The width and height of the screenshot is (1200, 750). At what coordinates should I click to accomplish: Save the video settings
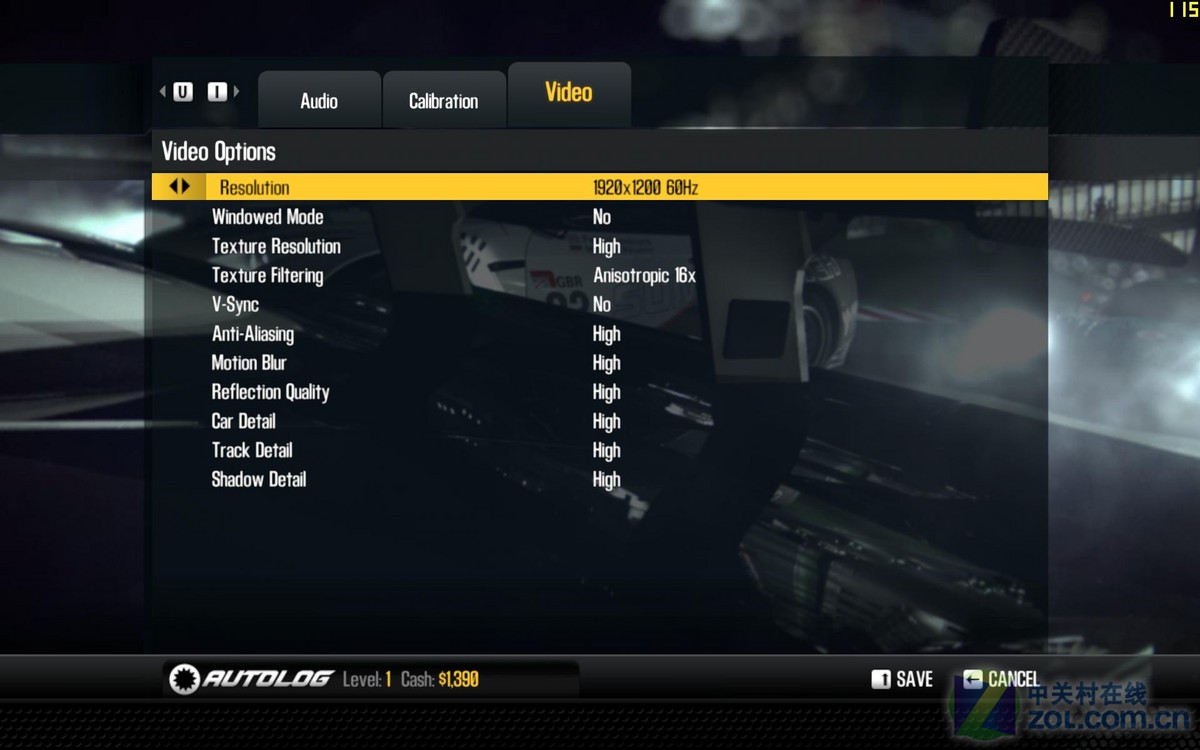coord(902,680)
